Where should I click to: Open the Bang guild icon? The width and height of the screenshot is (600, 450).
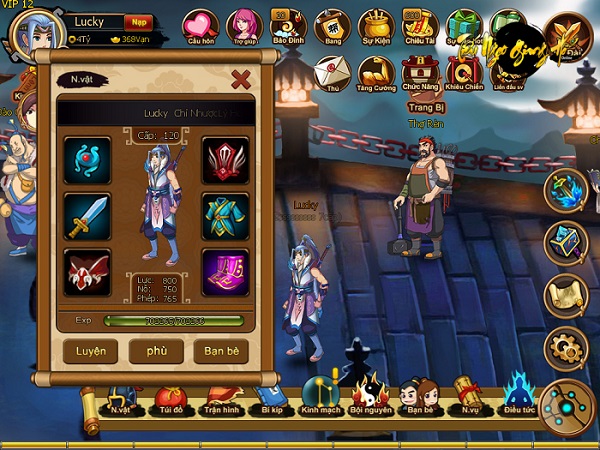point(331,27)
